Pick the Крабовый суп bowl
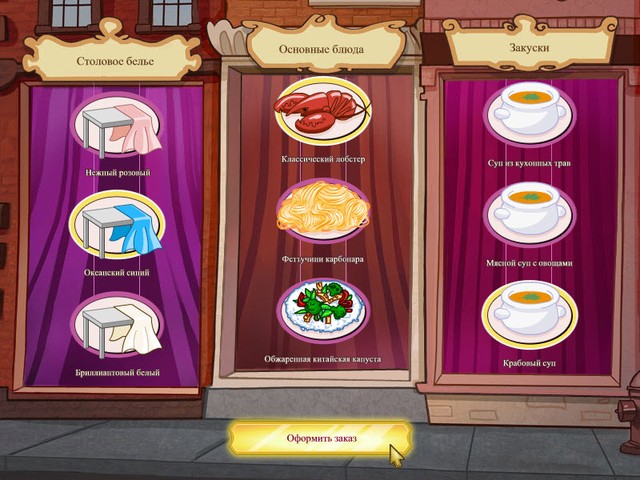 click(529, 314)
